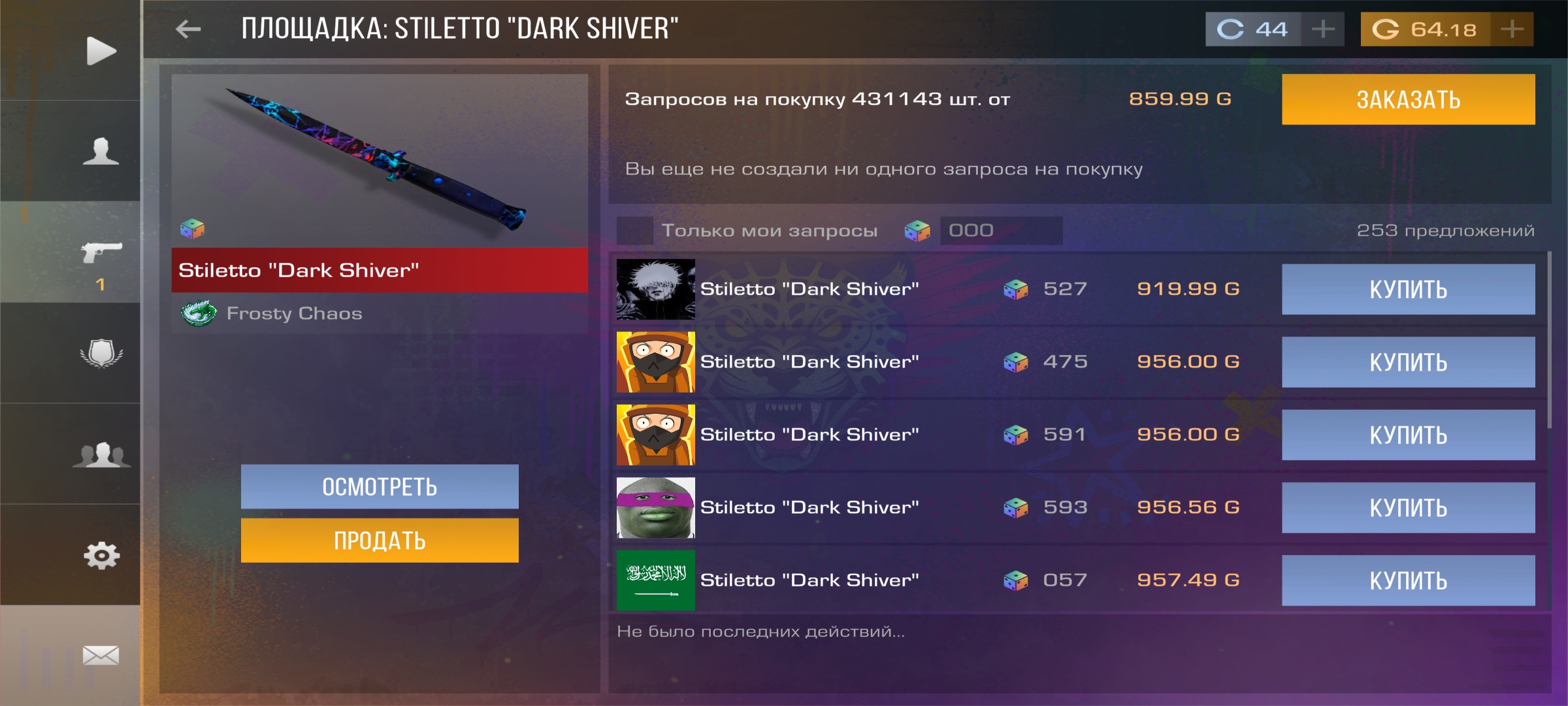1568x706 pixels.
Task: Click the Saudi Arabia flag seller avatar
Action: coord(654,580)
